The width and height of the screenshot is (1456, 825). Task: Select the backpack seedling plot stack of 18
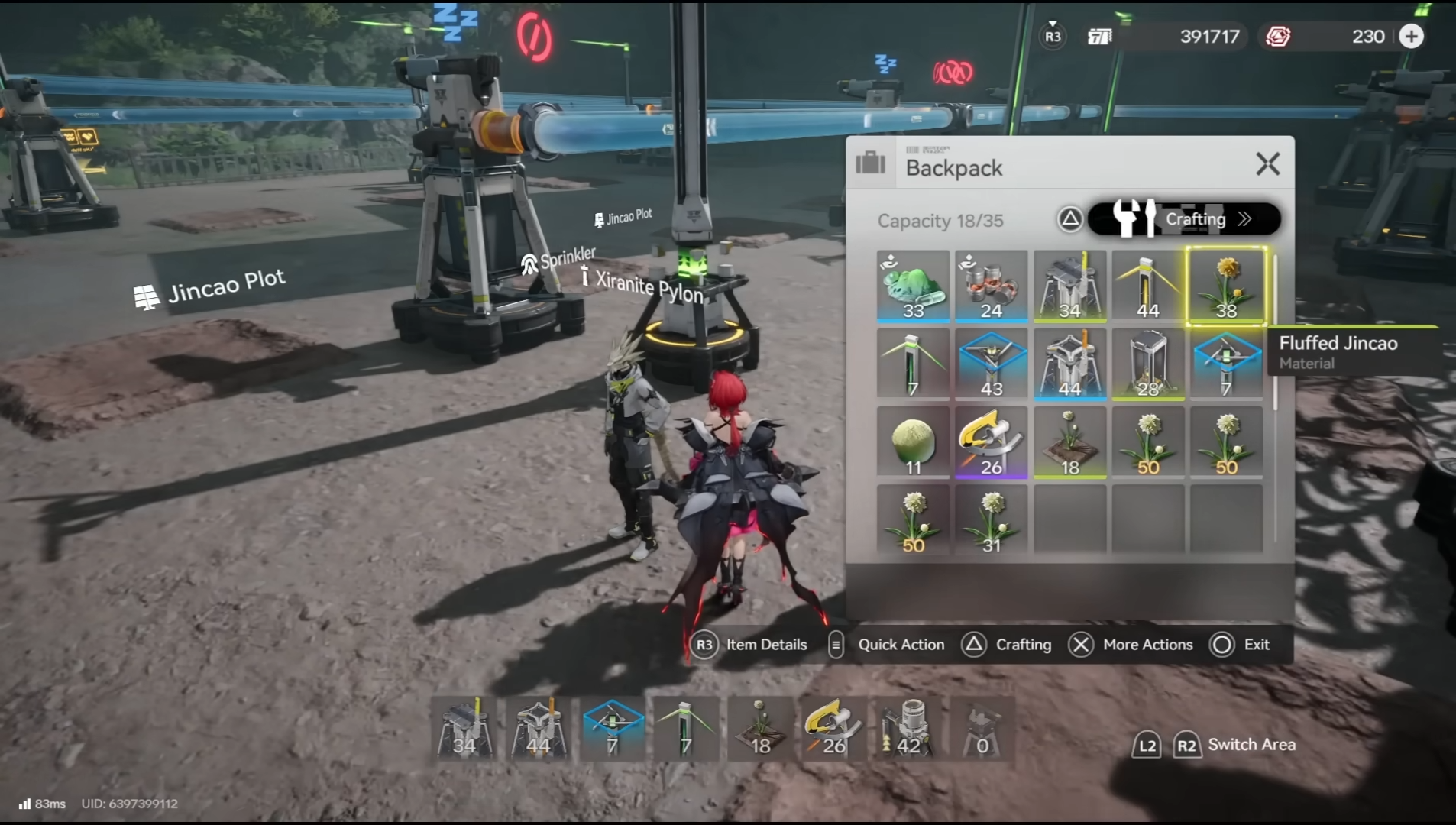(1069, 442)
